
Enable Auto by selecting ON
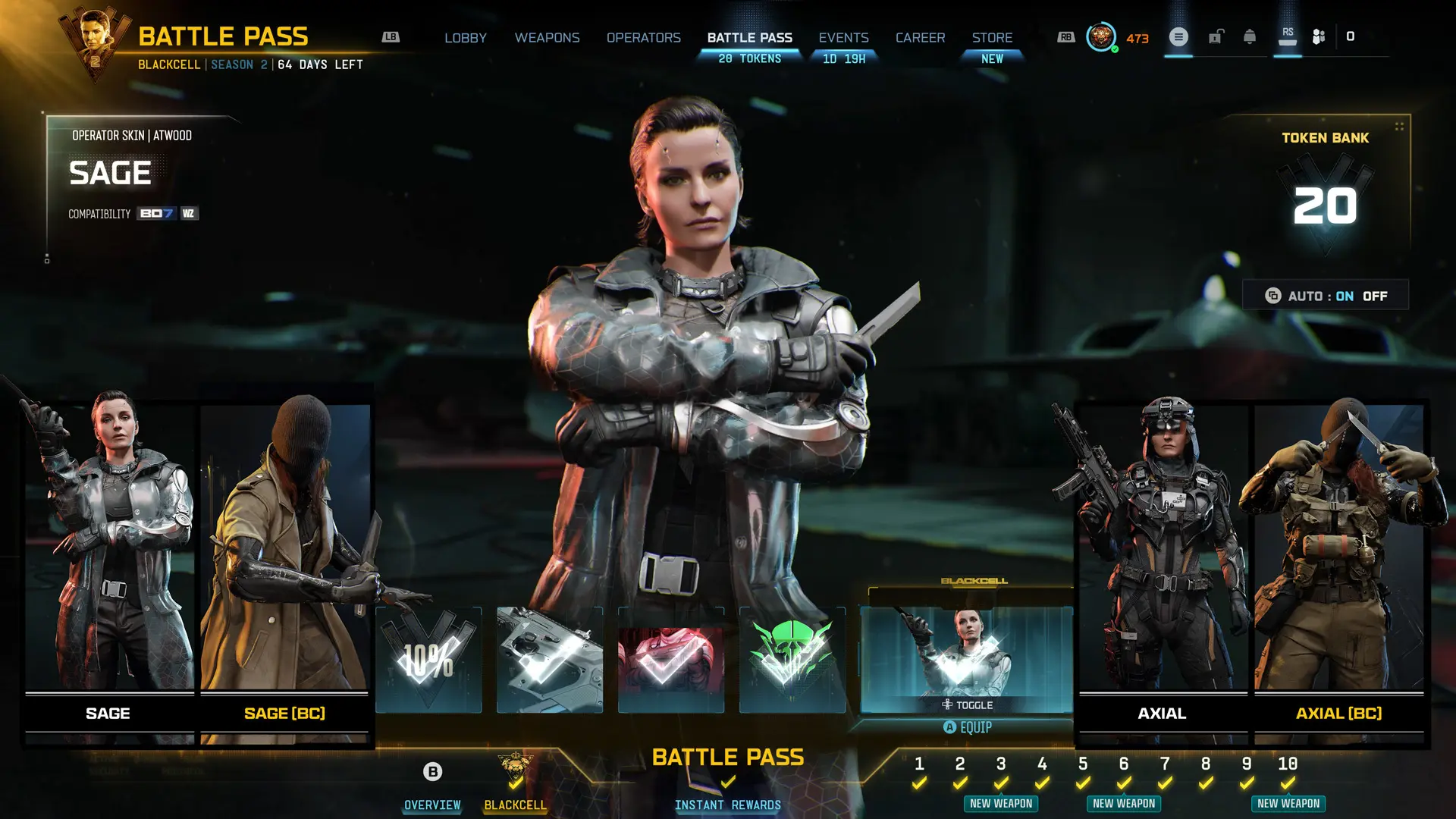(1345, 296)
